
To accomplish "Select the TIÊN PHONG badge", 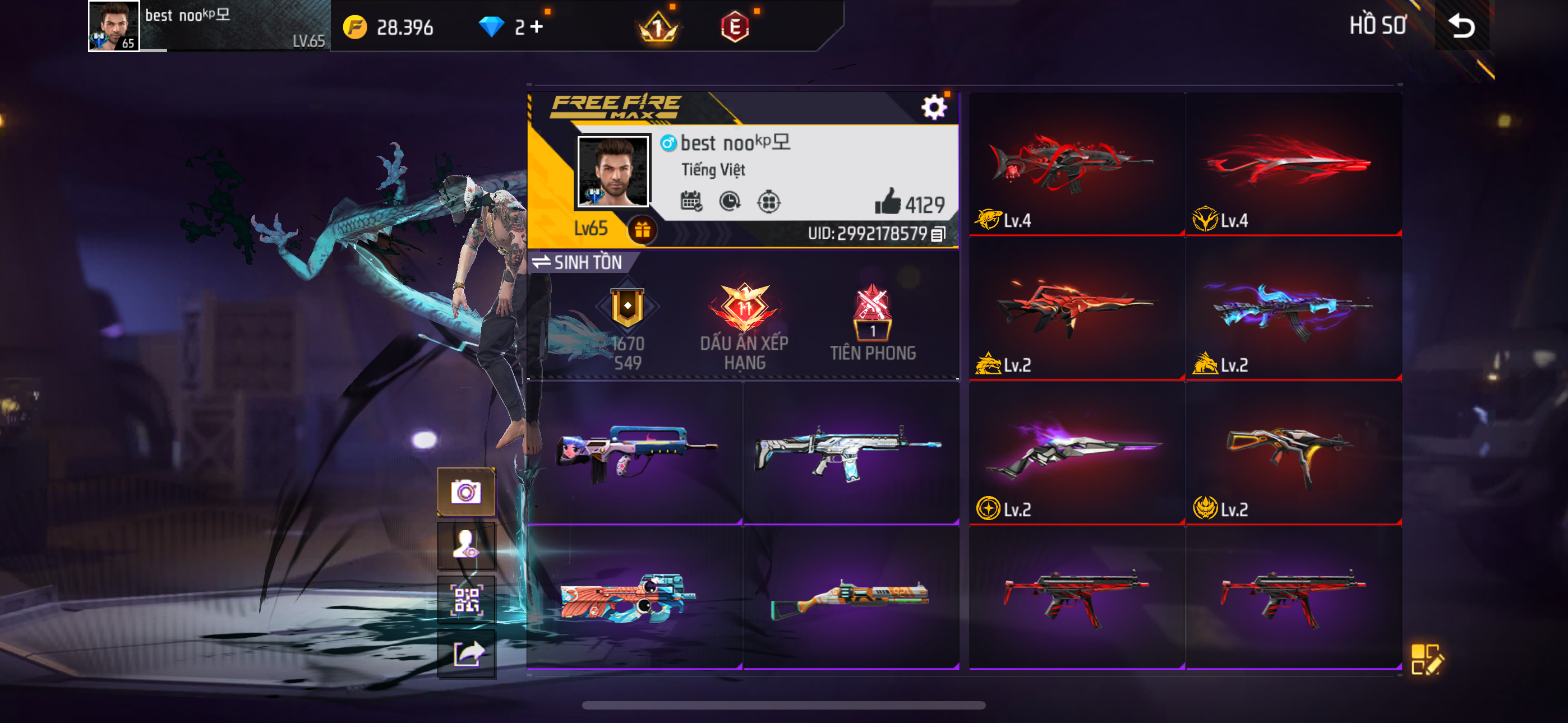I will click(x=873, y=324).
